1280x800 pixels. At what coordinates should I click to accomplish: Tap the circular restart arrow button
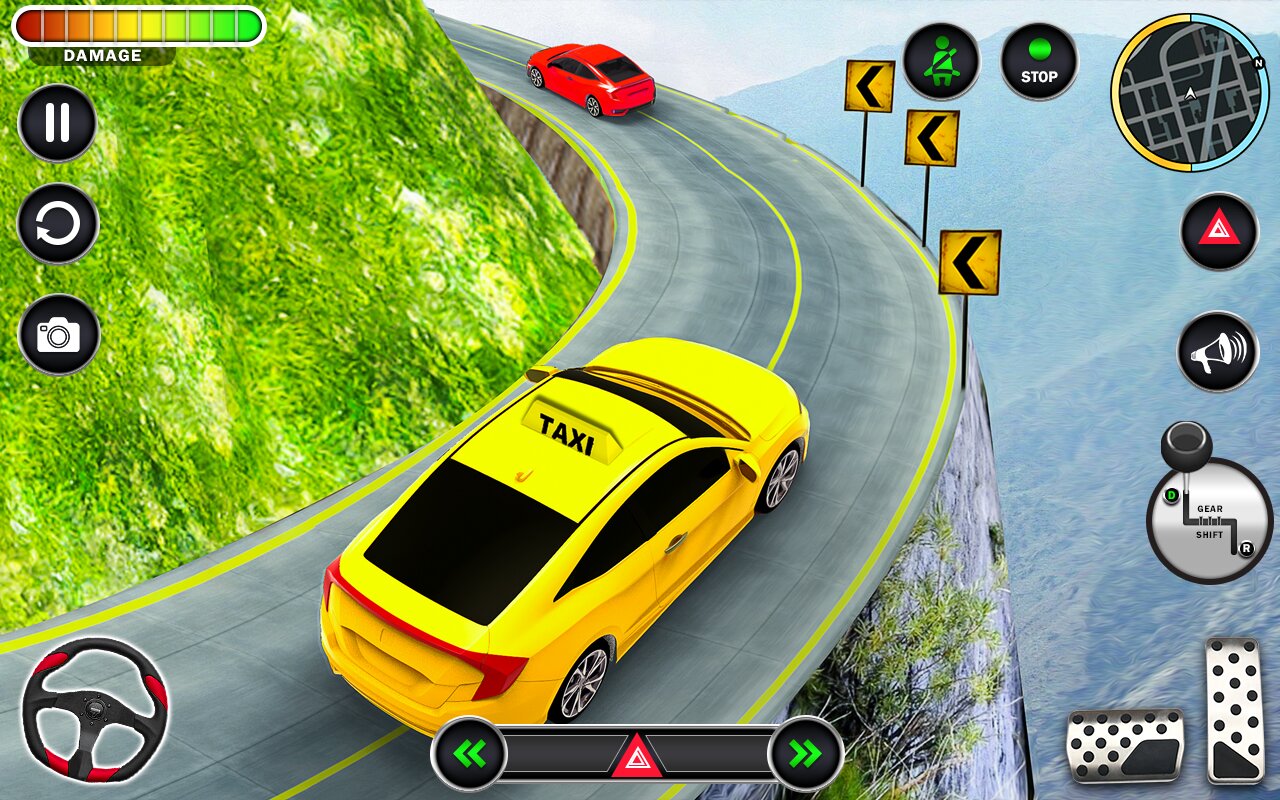(58, 224)
